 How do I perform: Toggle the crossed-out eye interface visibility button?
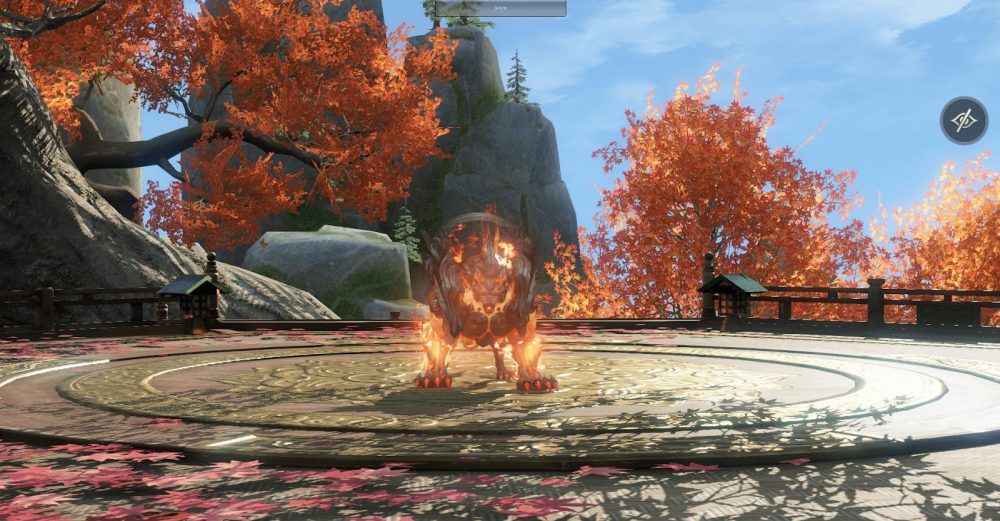coord(963,121)
